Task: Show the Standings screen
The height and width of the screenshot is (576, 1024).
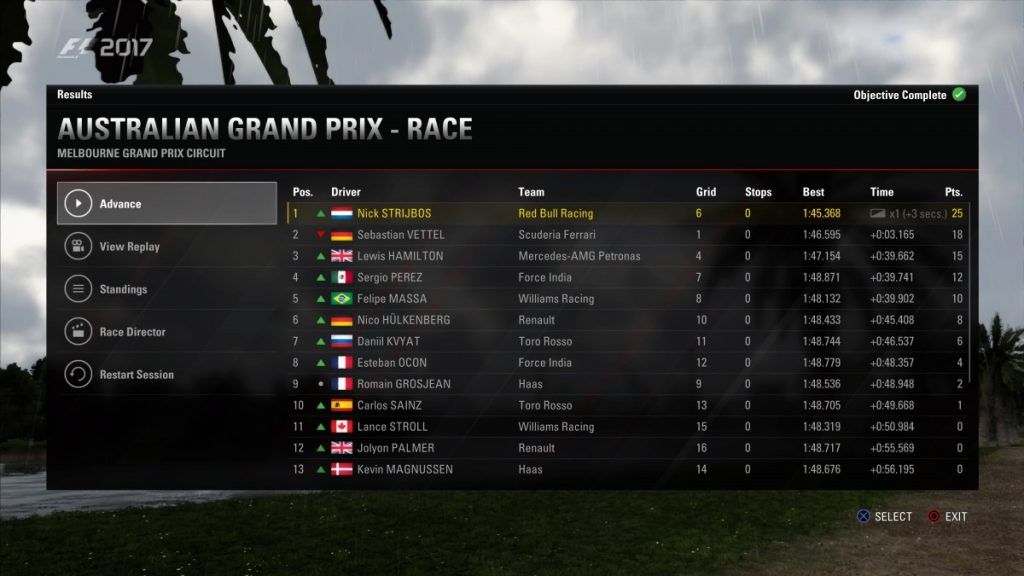Action: coord(166,290)
